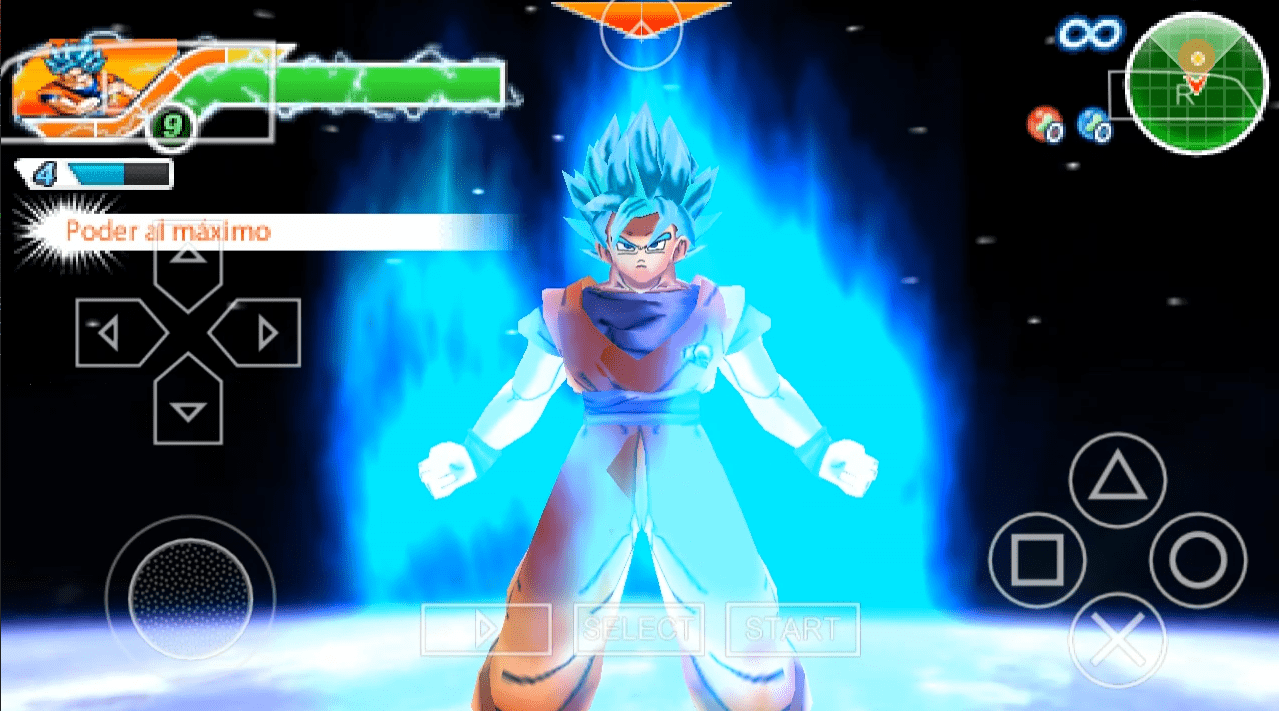Click the SELECT touch button
The height and width of the screenshot is (711, 1279).
(638, 630)
